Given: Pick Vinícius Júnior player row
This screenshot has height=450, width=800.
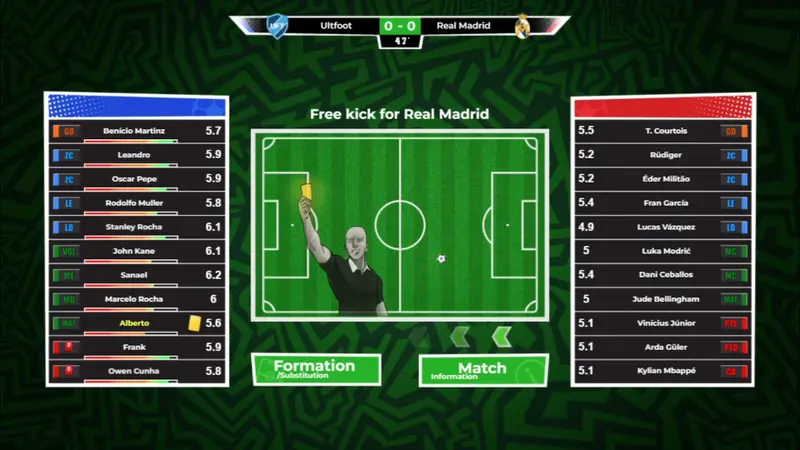Looking at the screenshot, I should 662,323.
